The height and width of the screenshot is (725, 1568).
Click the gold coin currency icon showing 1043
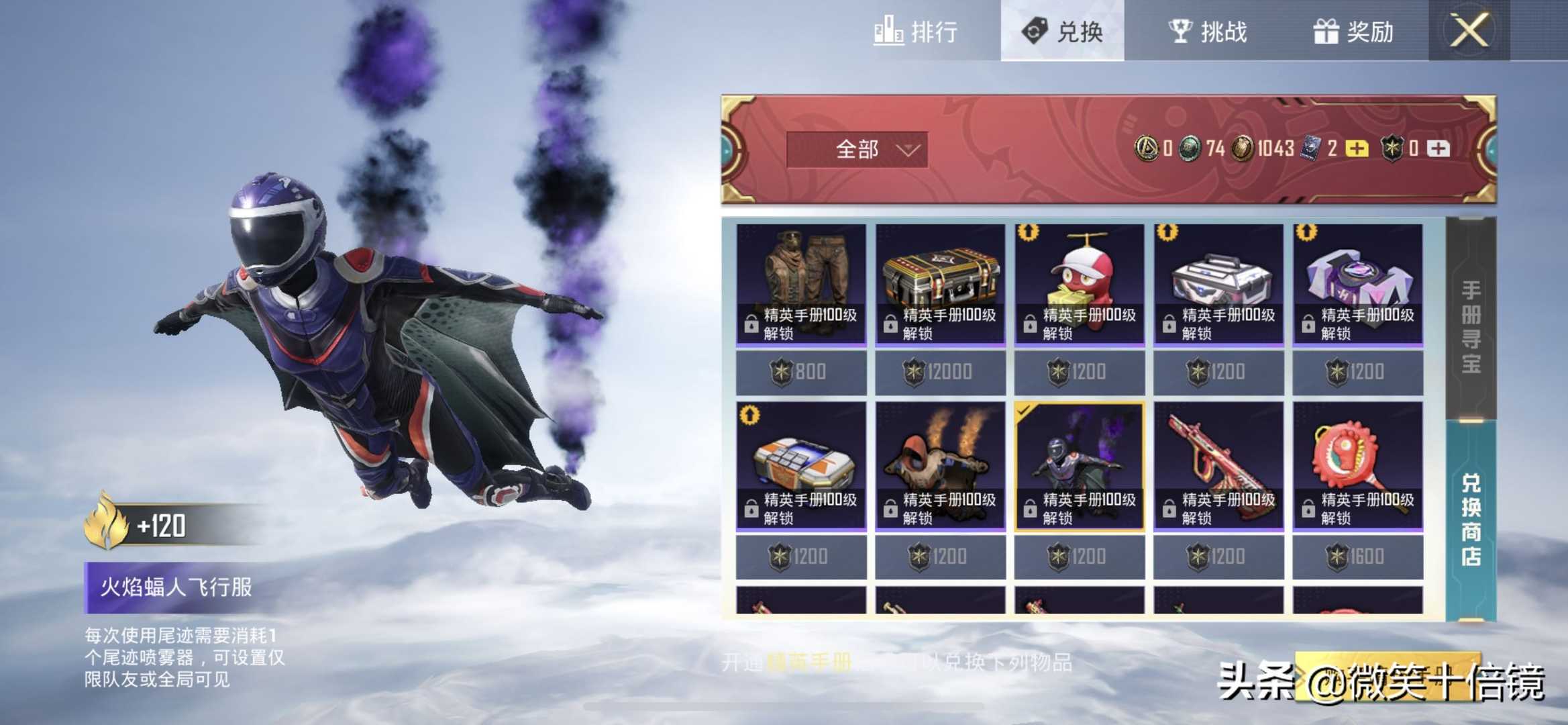pos(1243,149)
